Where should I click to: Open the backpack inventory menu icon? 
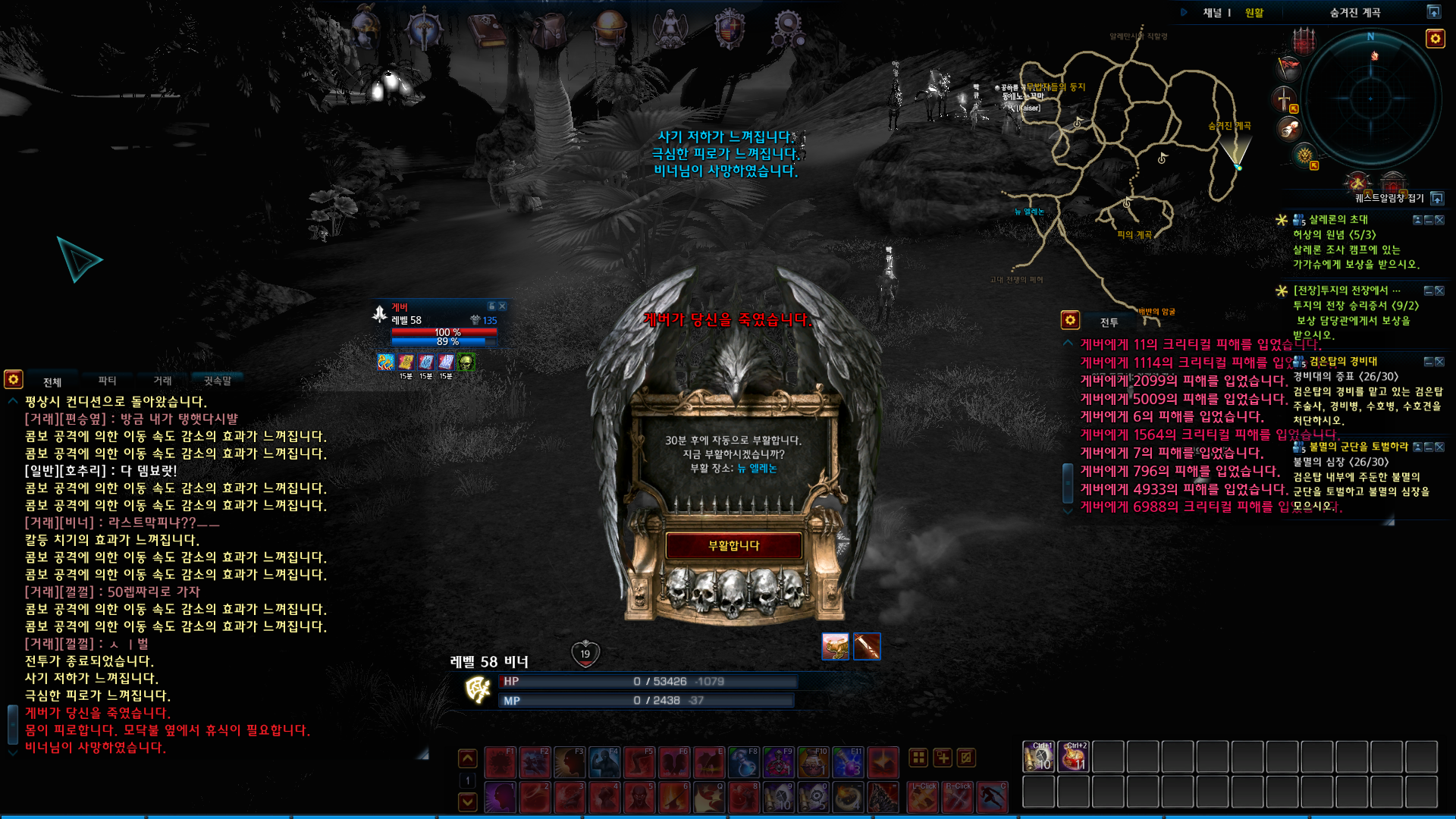point(549,29)
